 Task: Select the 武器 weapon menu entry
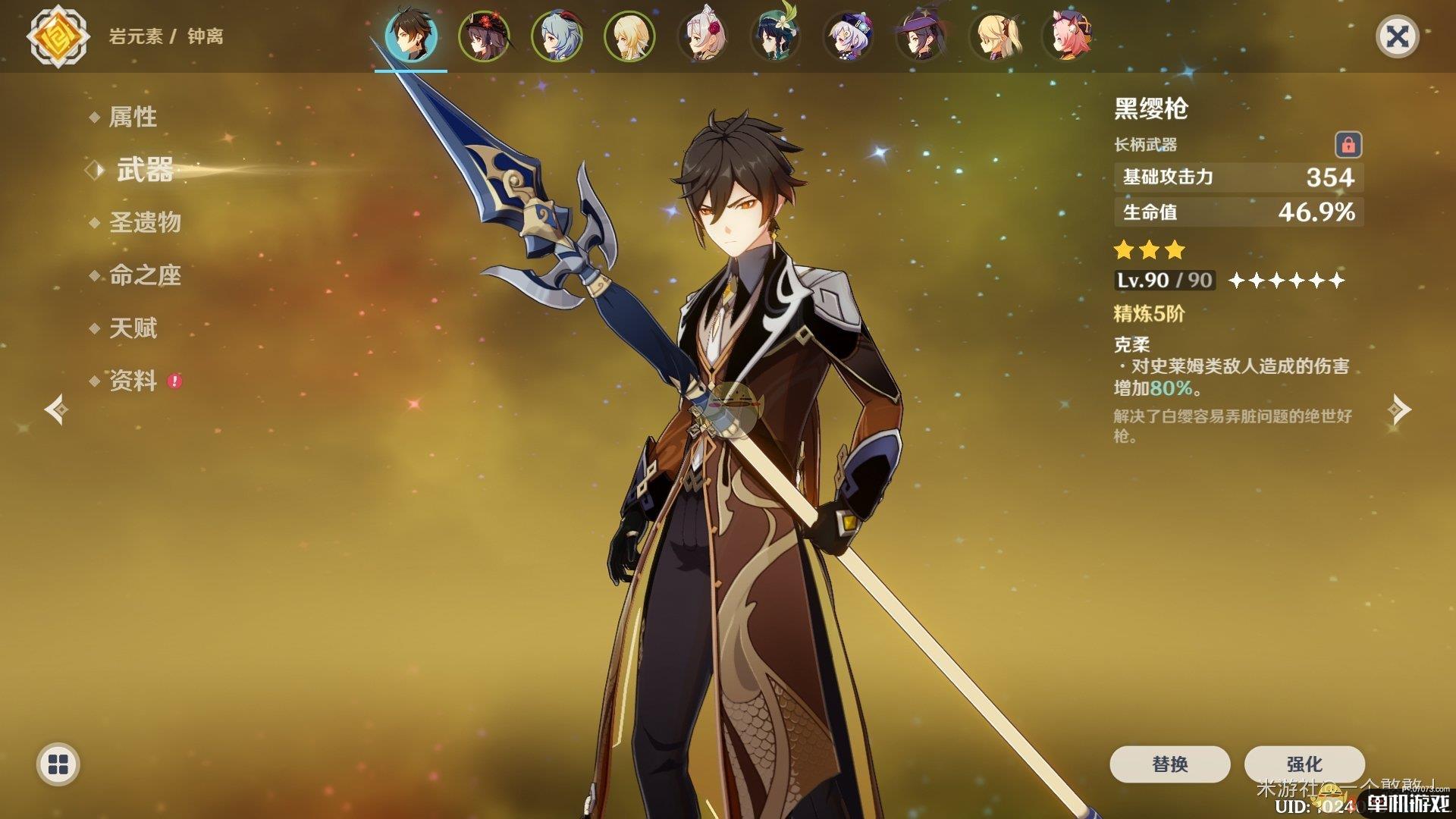point(144,170)
